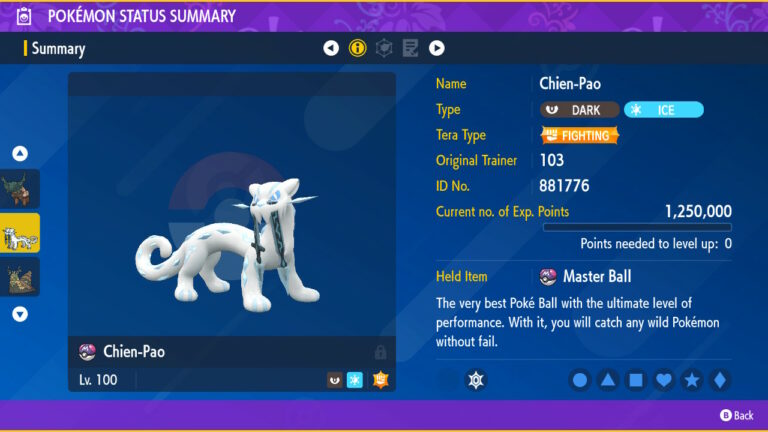Toggle the square marking
Screen dimensions: 768x432
(x=636, y=380)
